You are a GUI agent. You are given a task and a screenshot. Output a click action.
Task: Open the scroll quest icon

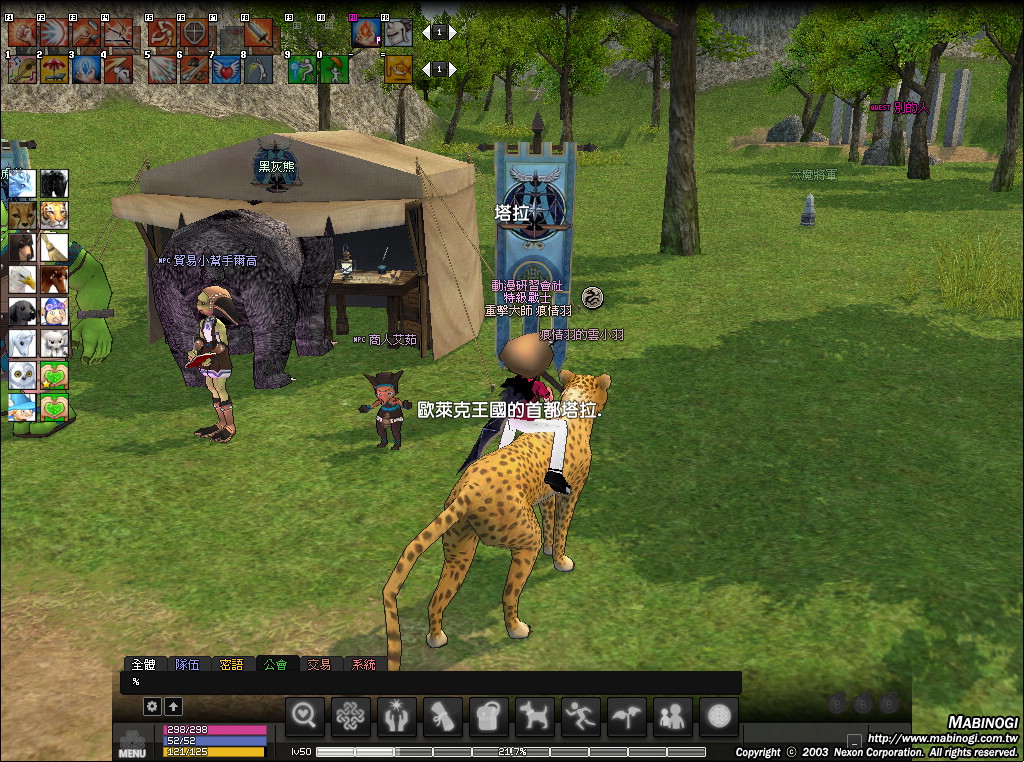click(x=443, y=715)
